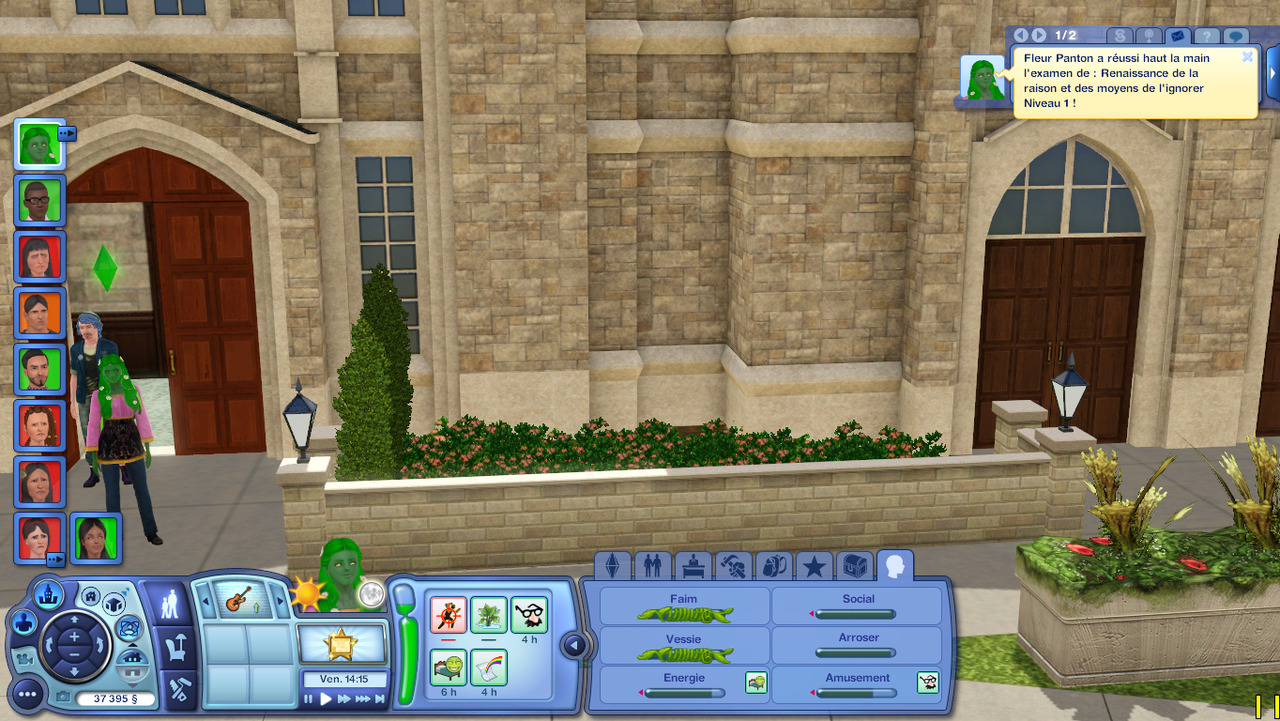Viewport: 1280px width, 721px height.
Task: Select the man with glasses portrait
Action: (x=40, y=200)
